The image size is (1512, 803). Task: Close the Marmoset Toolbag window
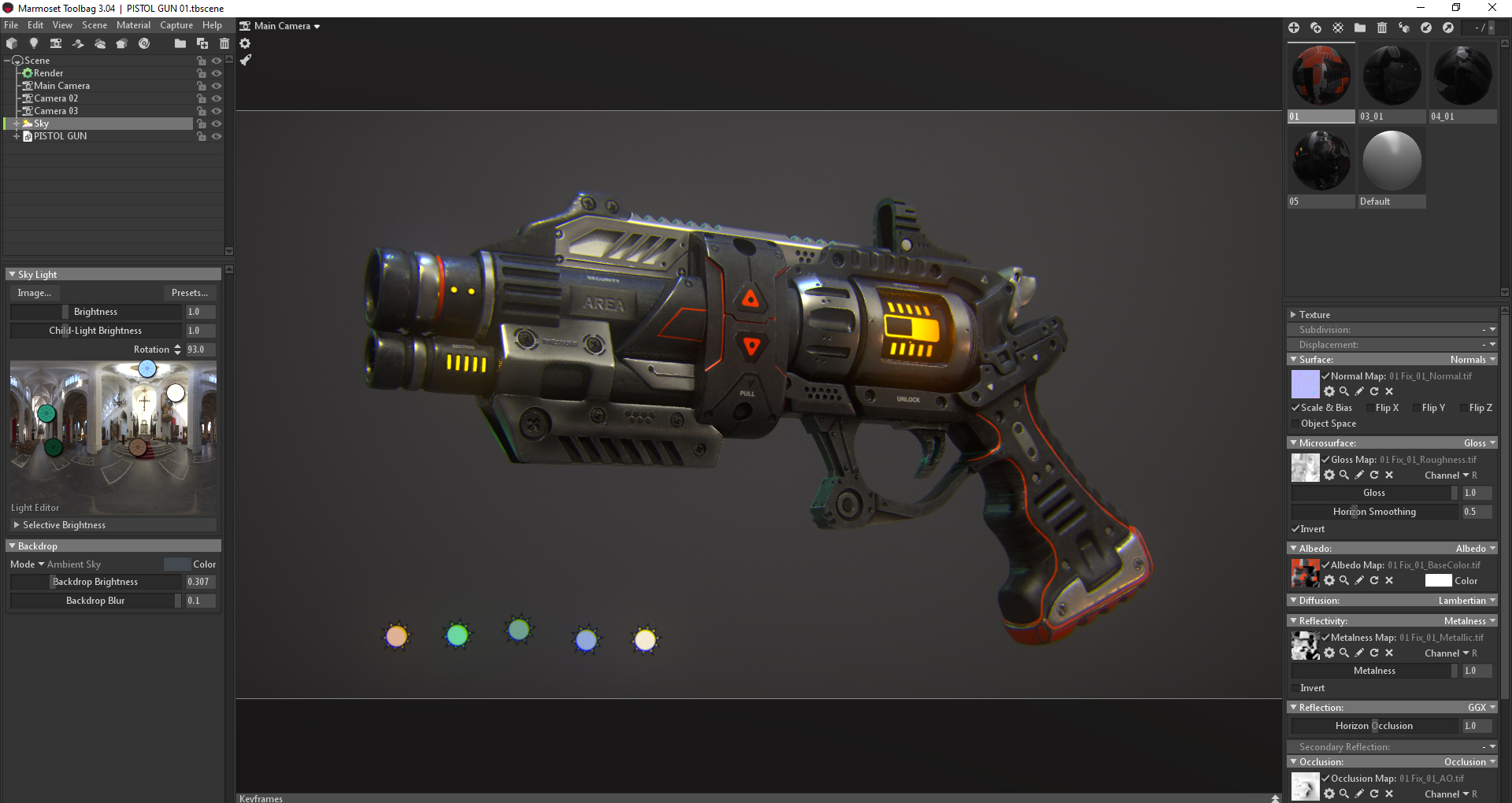point(1492,8)
